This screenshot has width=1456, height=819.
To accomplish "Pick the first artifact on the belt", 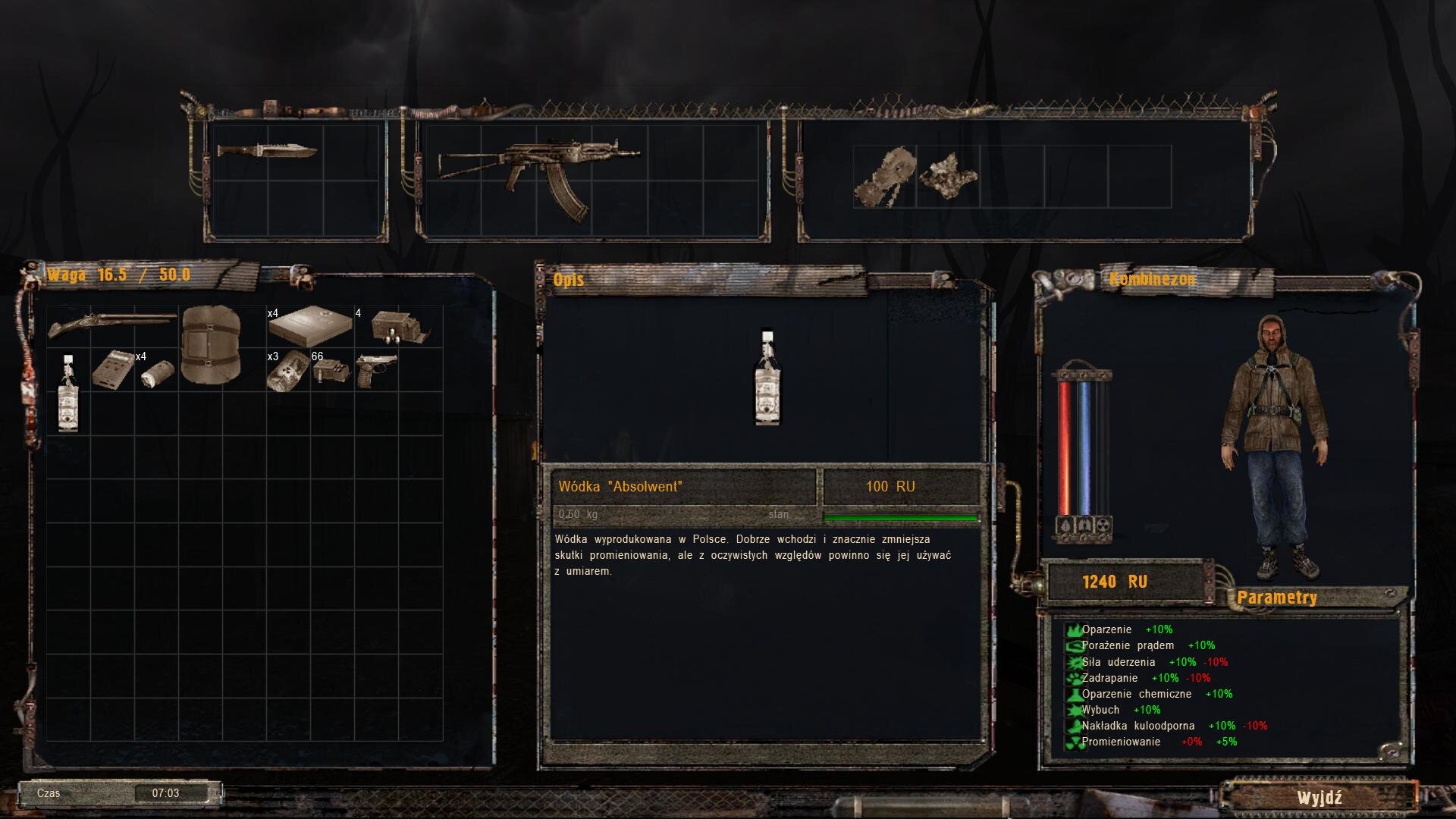I will (x=885, y=177).
